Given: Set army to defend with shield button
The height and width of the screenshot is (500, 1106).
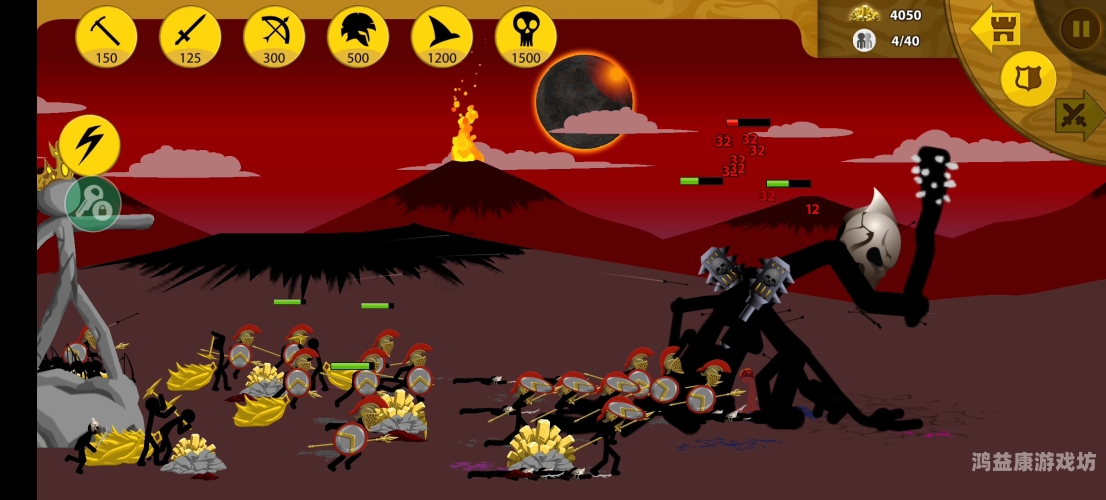Looking at the screenshot, I should (x=1028, y=78).
